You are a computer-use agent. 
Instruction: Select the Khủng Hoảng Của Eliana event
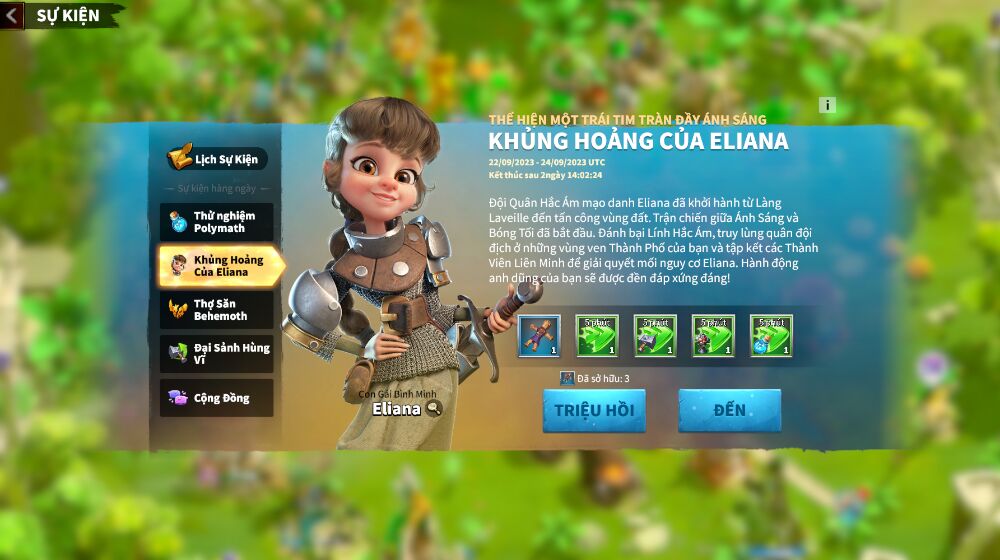coord(220,266)
